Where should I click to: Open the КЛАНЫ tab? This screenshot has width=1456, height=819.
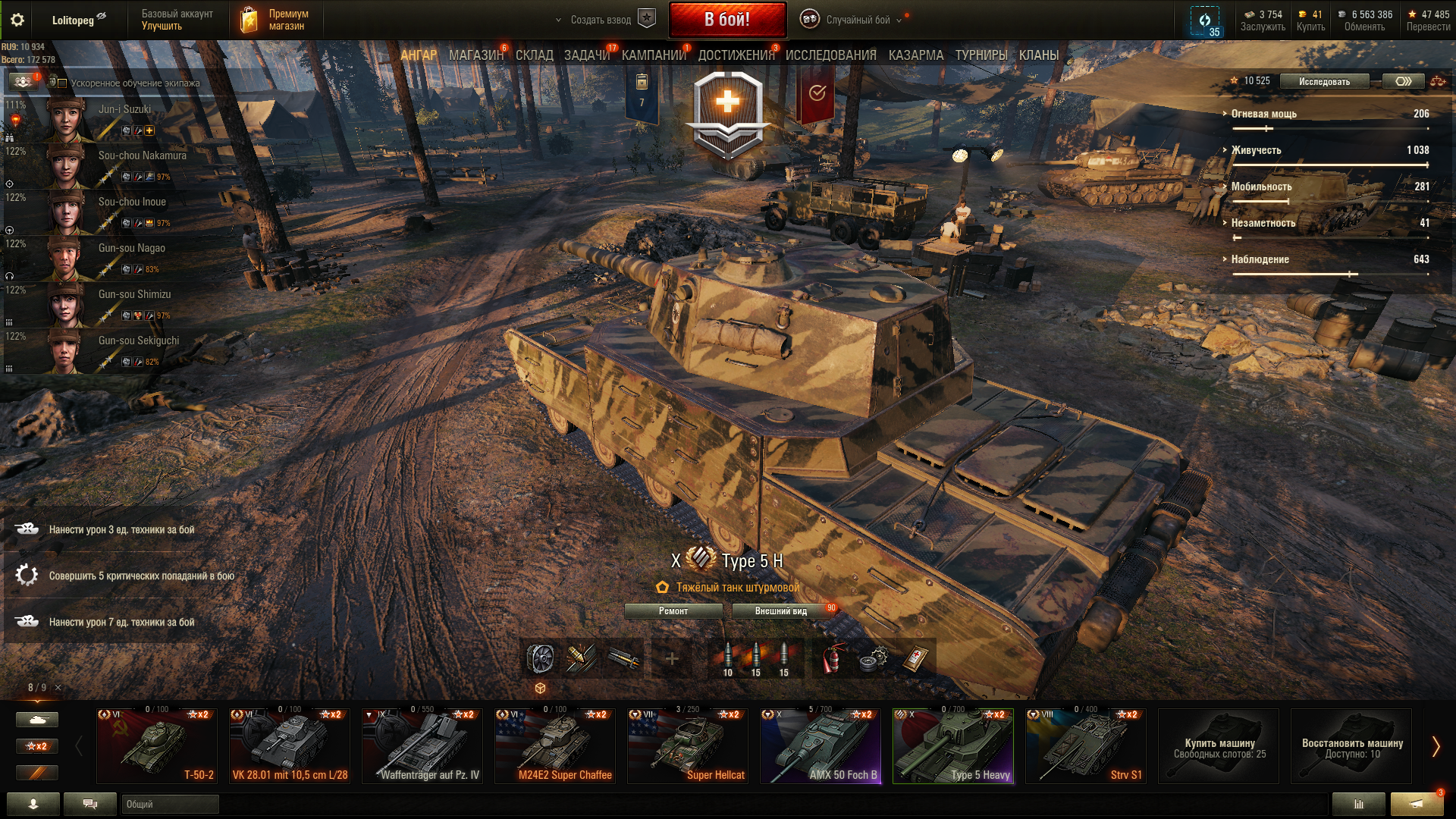[1038, 55]
